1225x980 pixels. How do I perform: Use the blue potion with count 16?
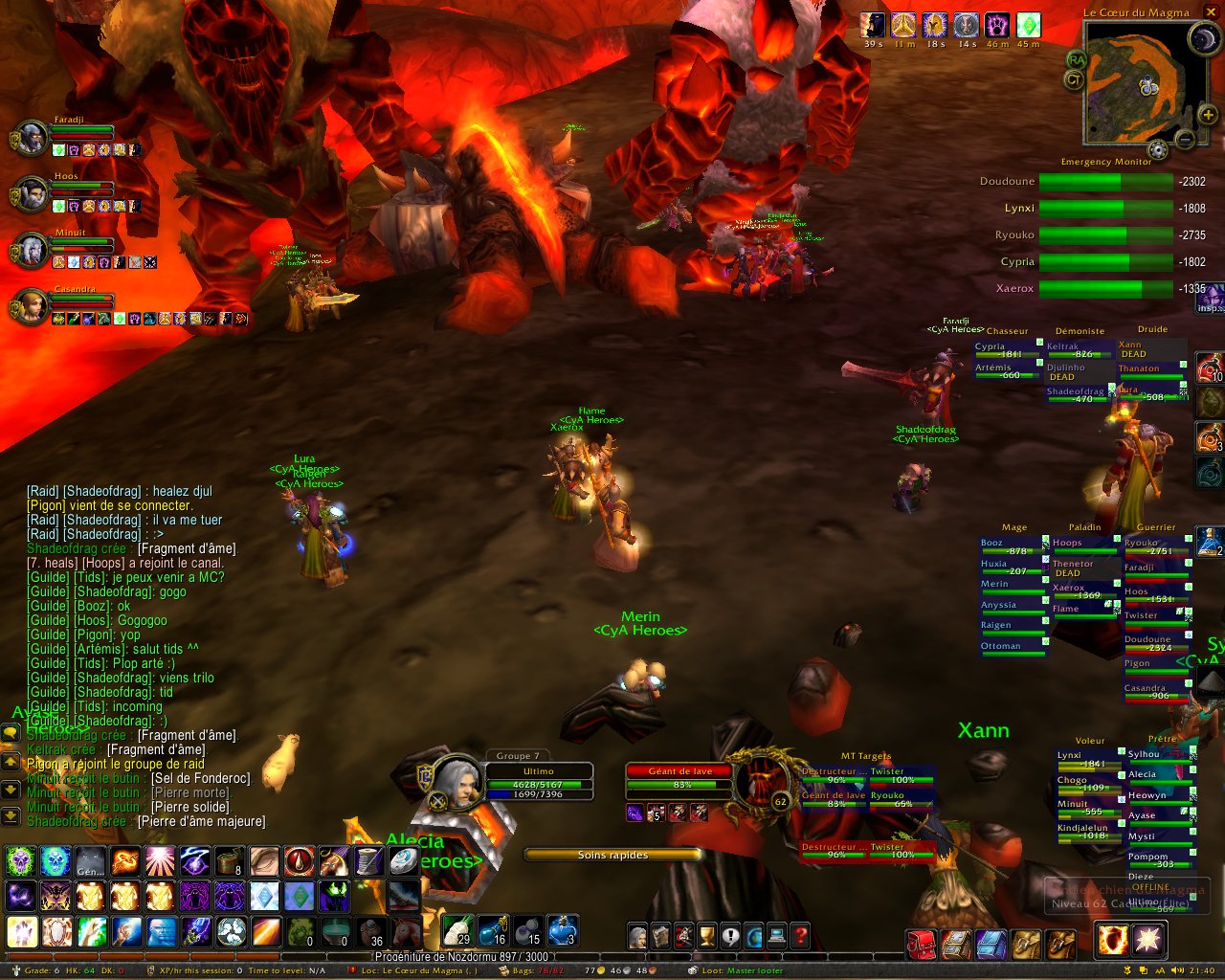click(x=493, y=931)
